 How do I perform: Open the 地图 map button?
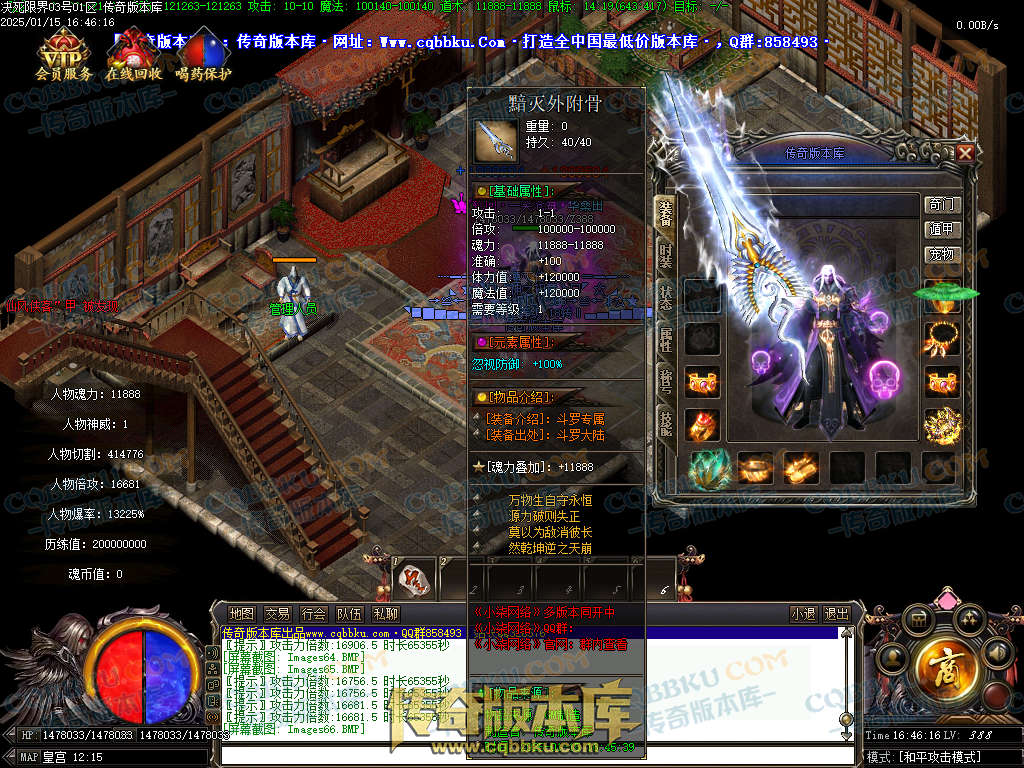tap(241, 613)
